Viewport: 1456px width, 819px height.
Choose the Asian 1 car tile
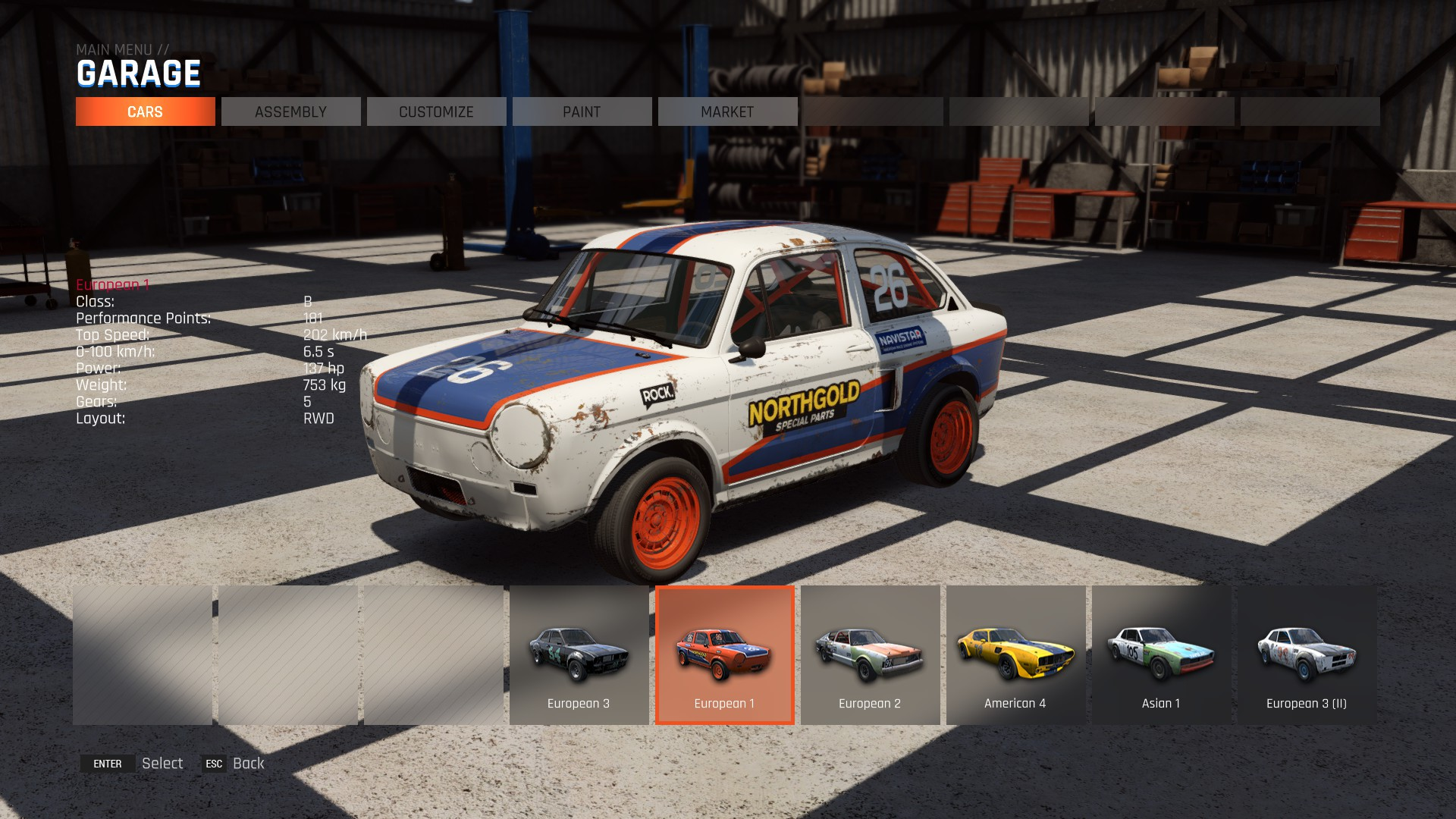tap(1161, 655)
